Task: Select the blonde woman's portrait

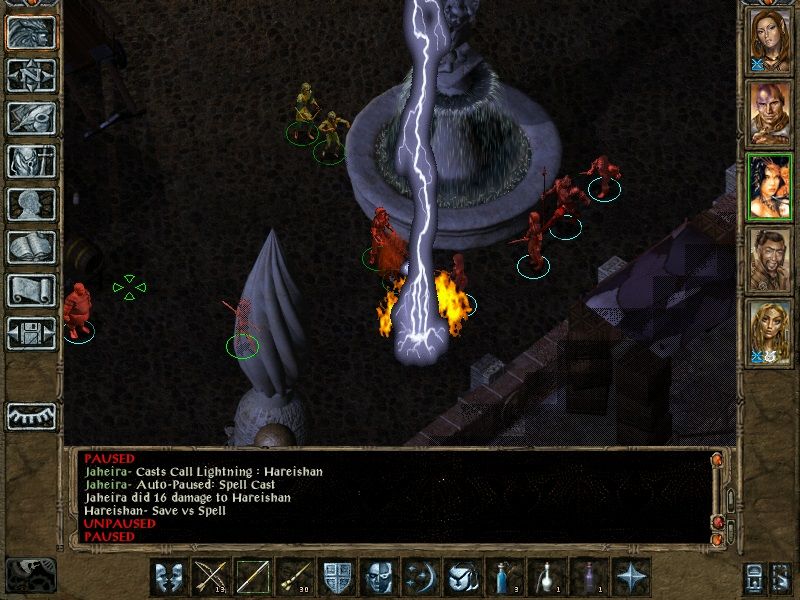Action: click(x=769, y=332)
